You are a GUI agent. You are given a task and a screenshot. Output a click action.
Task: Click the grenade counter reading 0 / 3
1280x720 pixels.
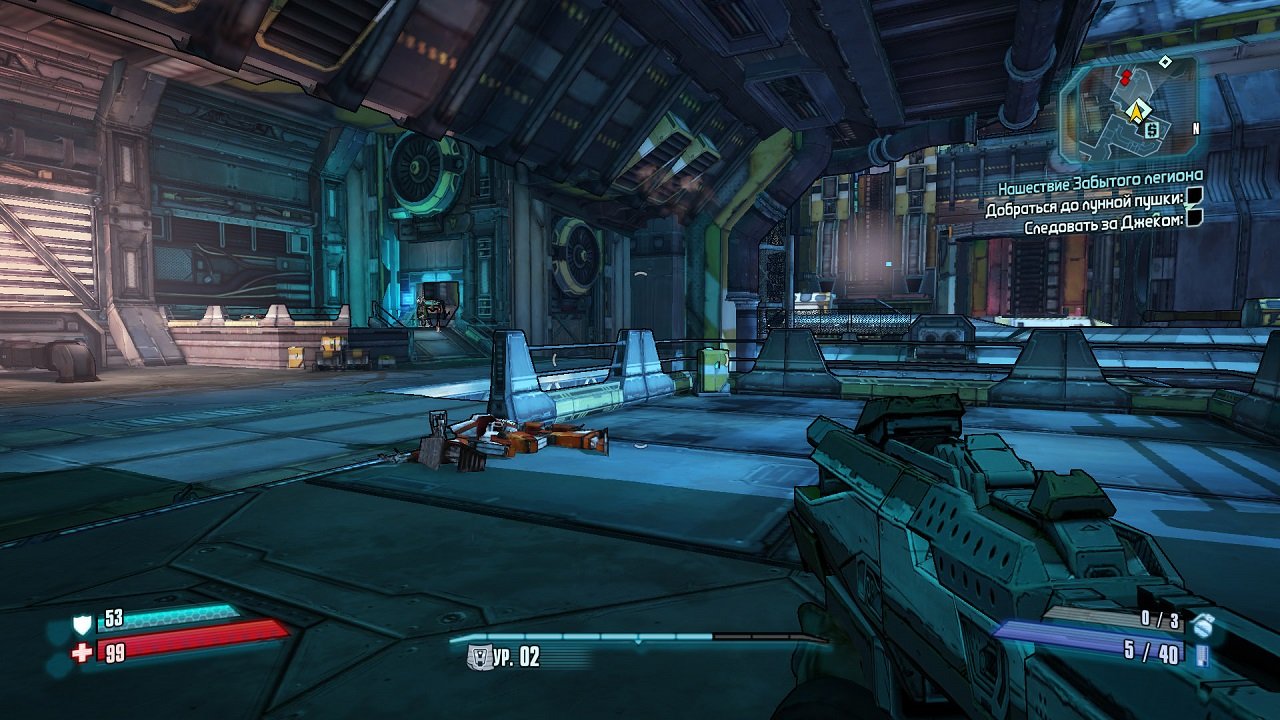(1160, 617)
